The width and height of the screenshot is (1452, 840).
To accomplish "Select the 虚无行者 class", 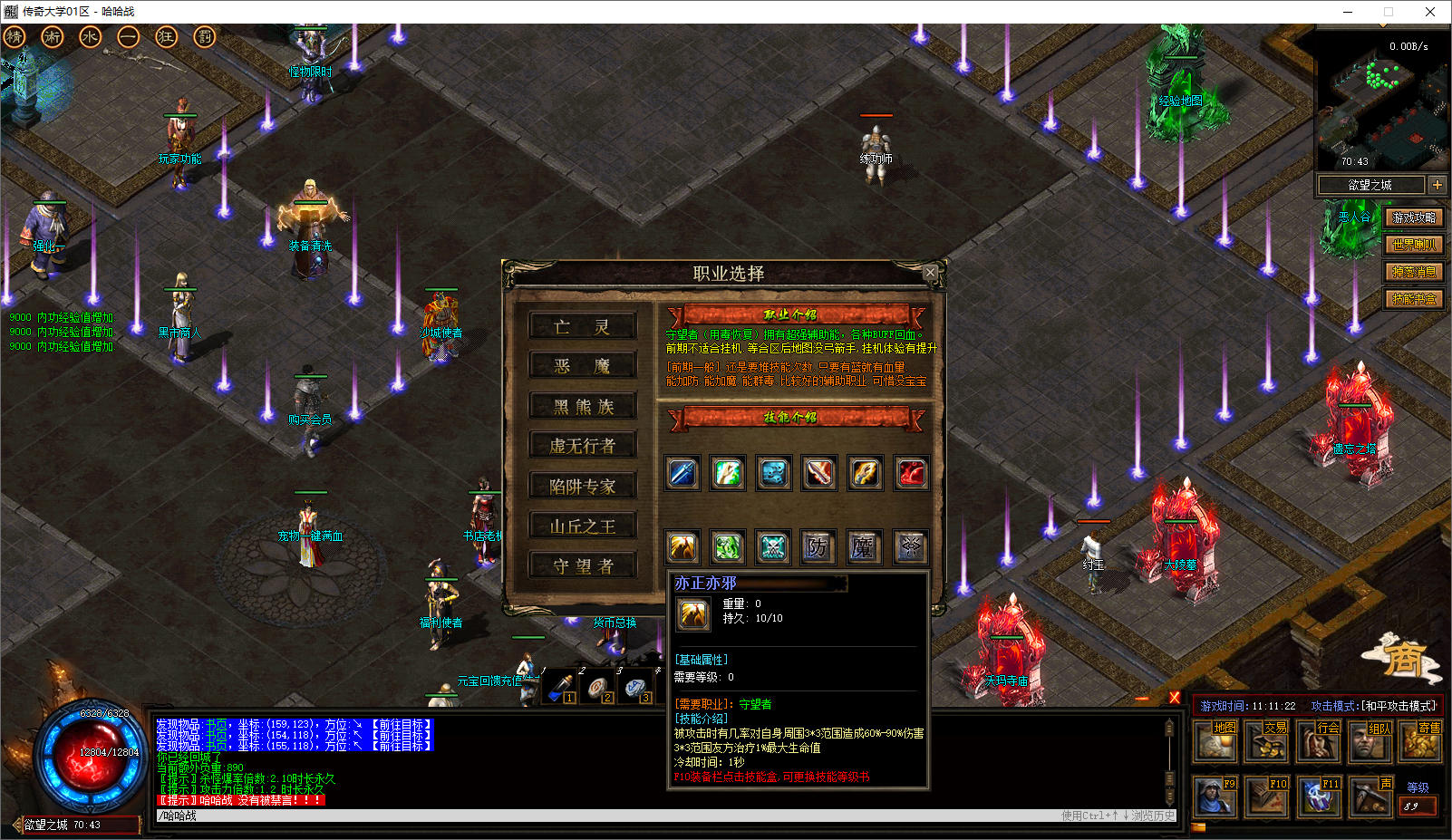I will (x=582, y=446).
